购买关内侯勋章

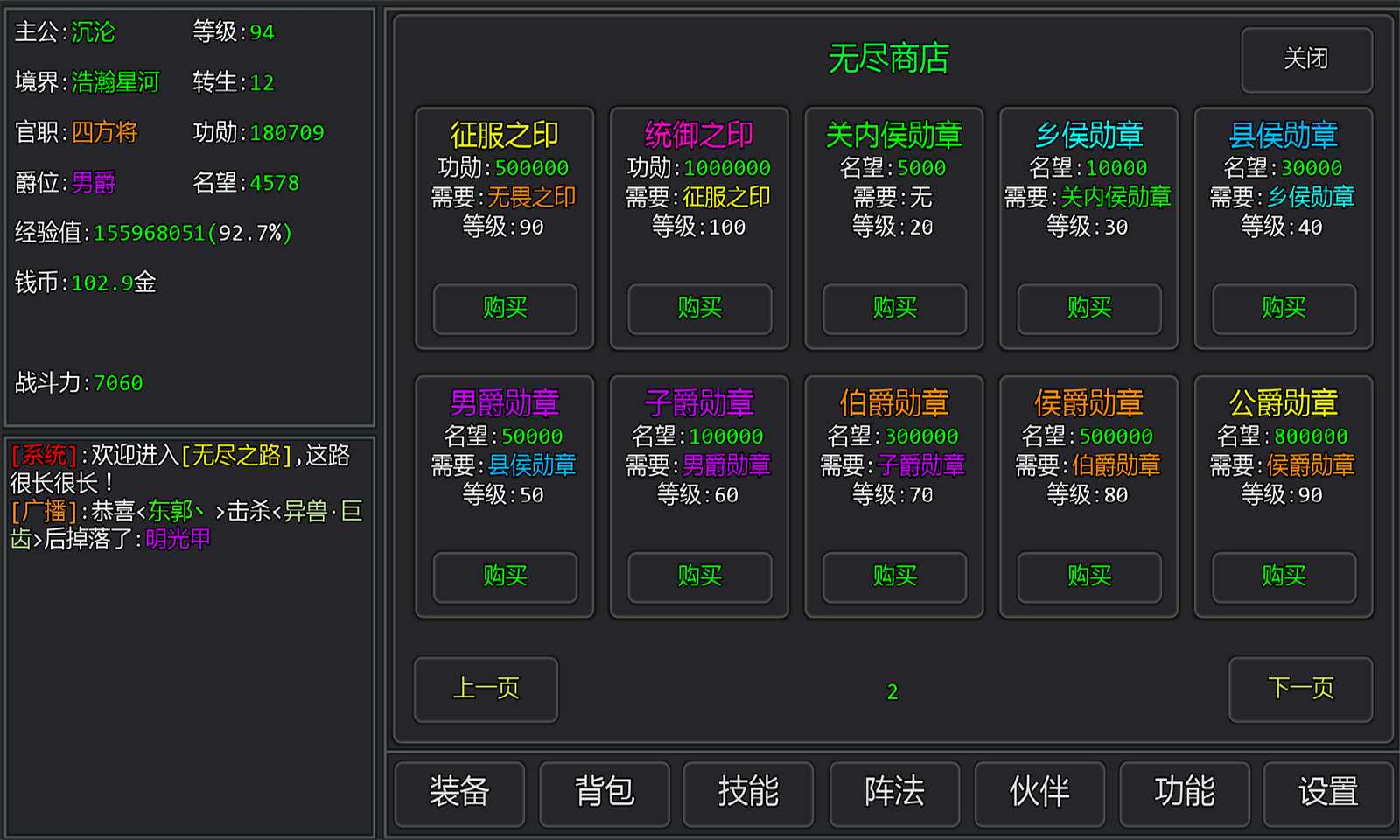coord(893,310)
